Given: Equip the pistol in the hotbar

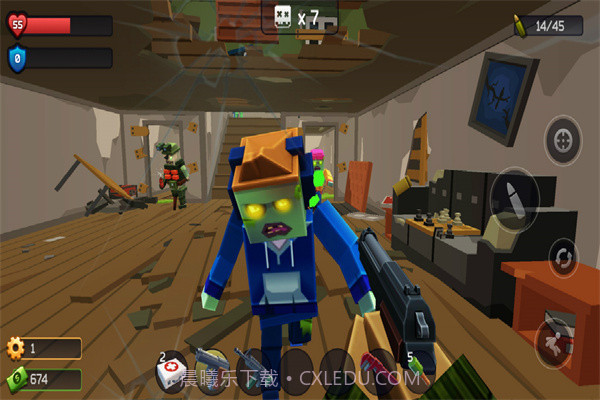Looking at the screenshot, I should pyautogui.click(x=211, y=366).
